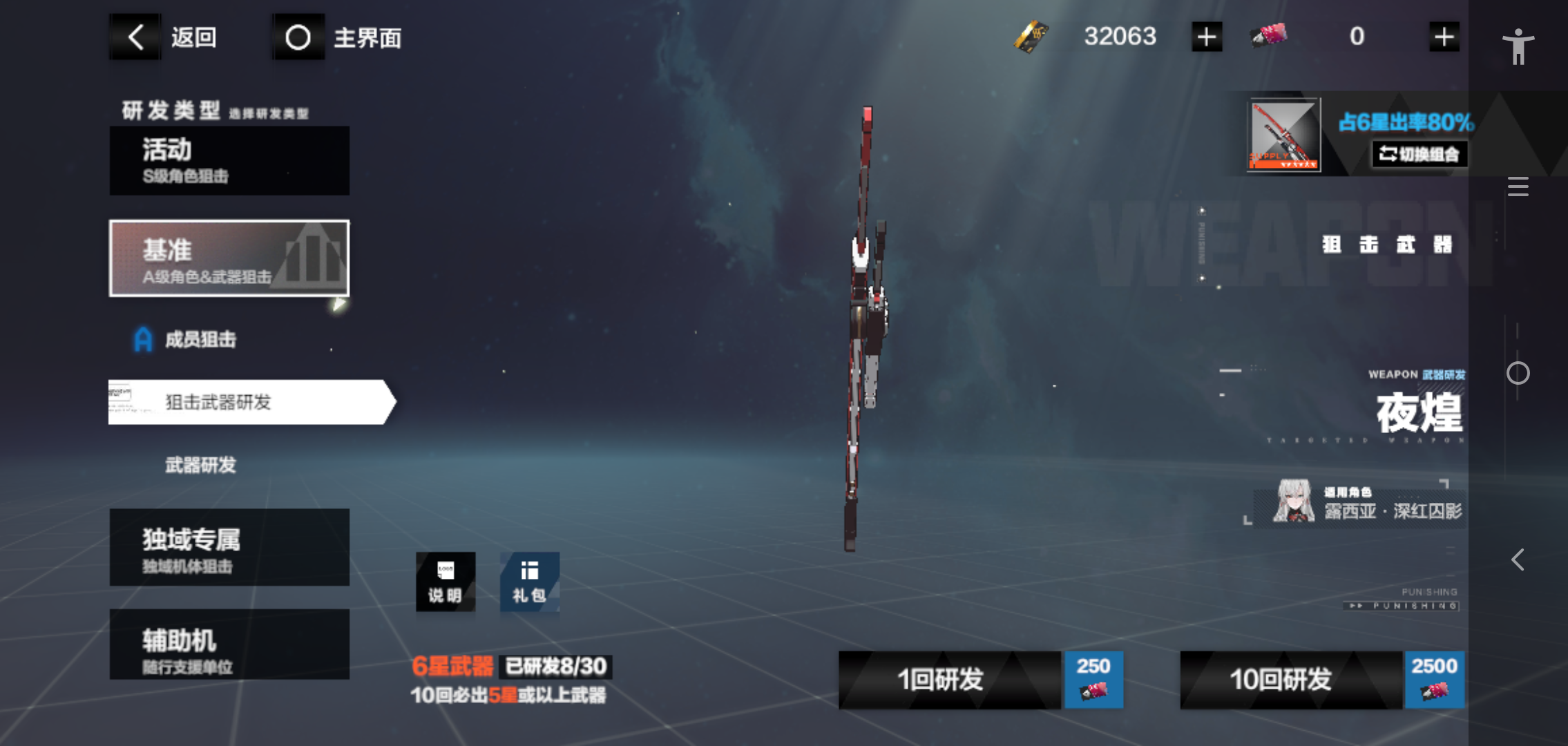Viewport: 1568px width, 746px height.
Task: Collapse the panel with the left chevron
Action: pos(1518,559)
